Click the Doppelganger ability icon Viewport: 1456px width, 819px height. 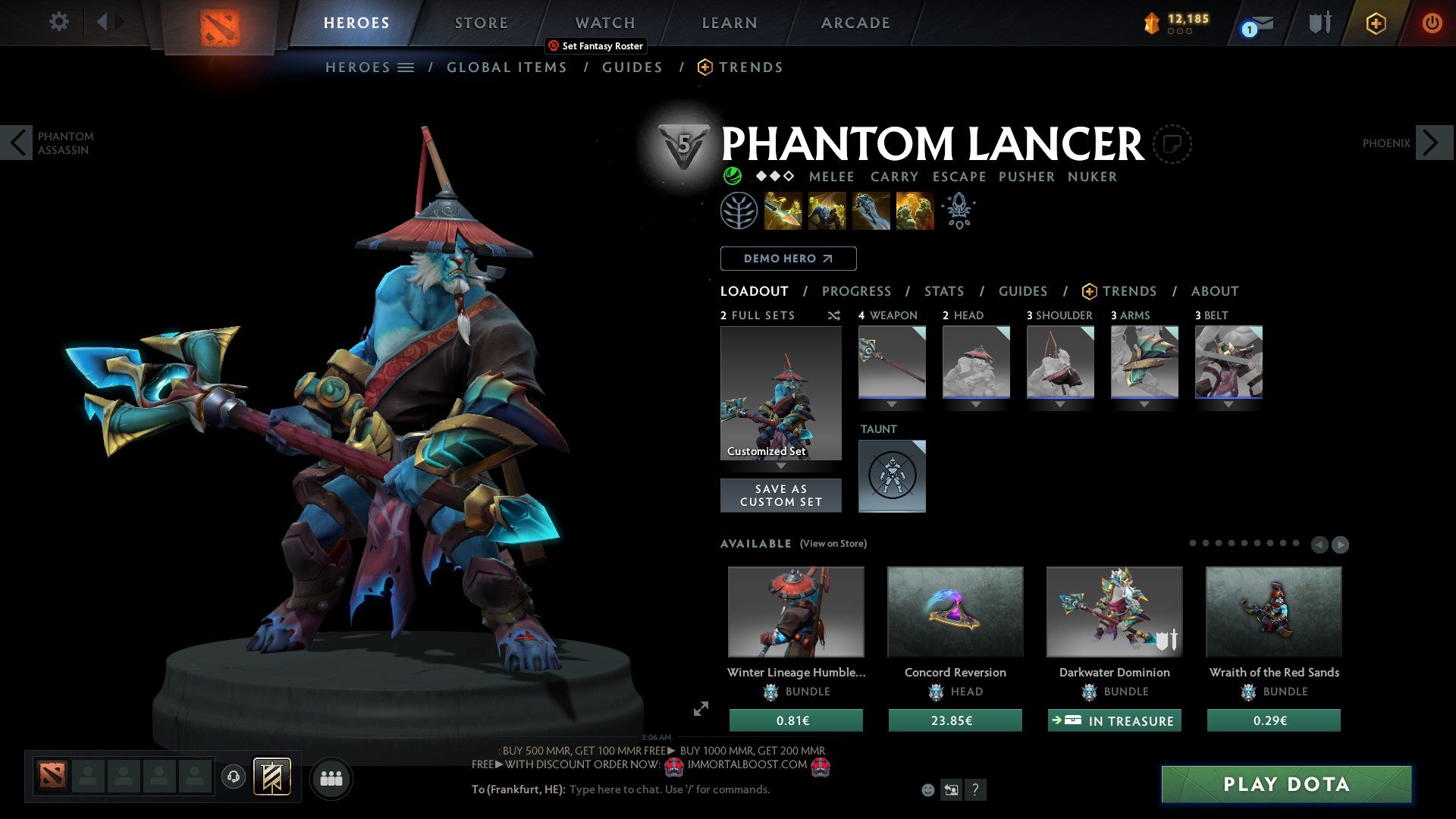[x=827, y=211]
